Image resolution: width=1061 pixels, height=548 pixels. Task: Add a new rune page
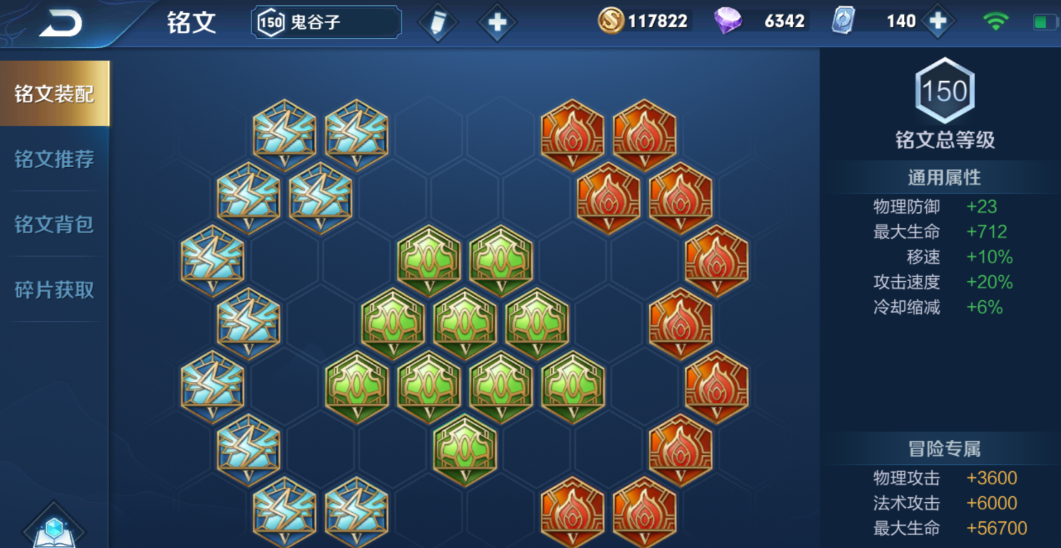point(497,22)
